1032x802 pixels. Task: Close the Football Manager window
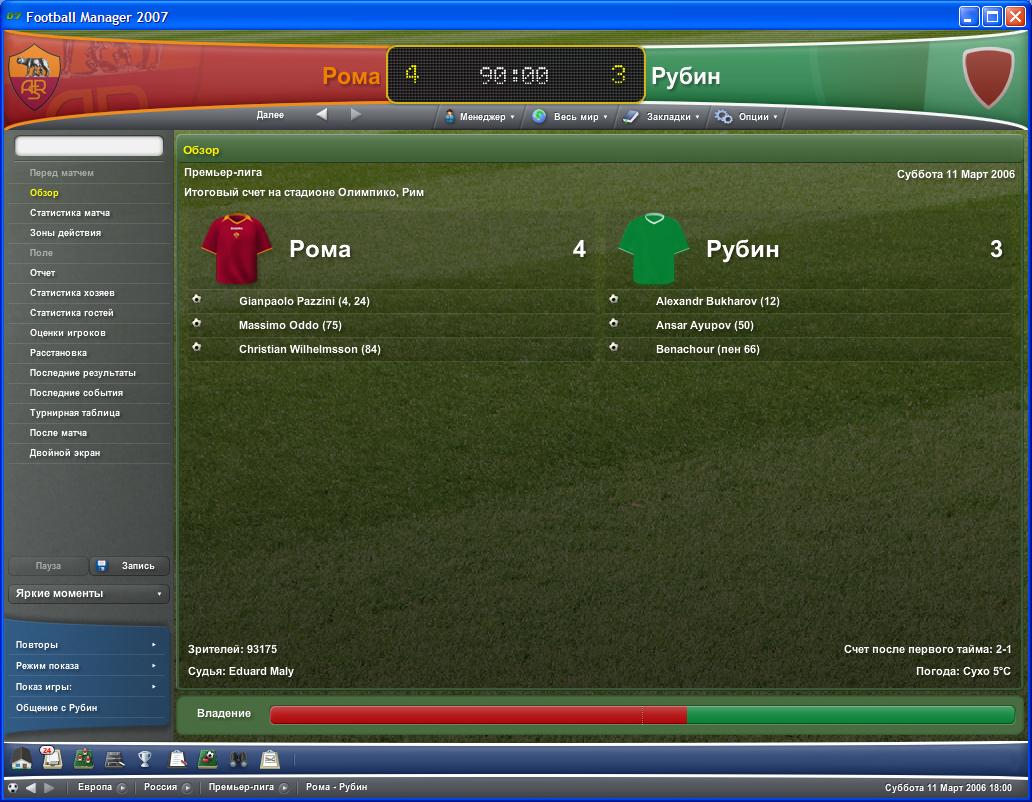1014,16
